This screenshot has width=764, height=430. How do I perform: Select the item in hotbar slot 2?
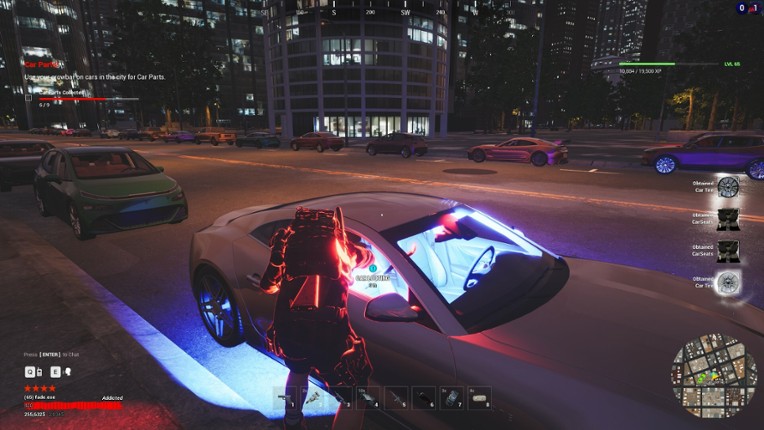coord(314,398)
